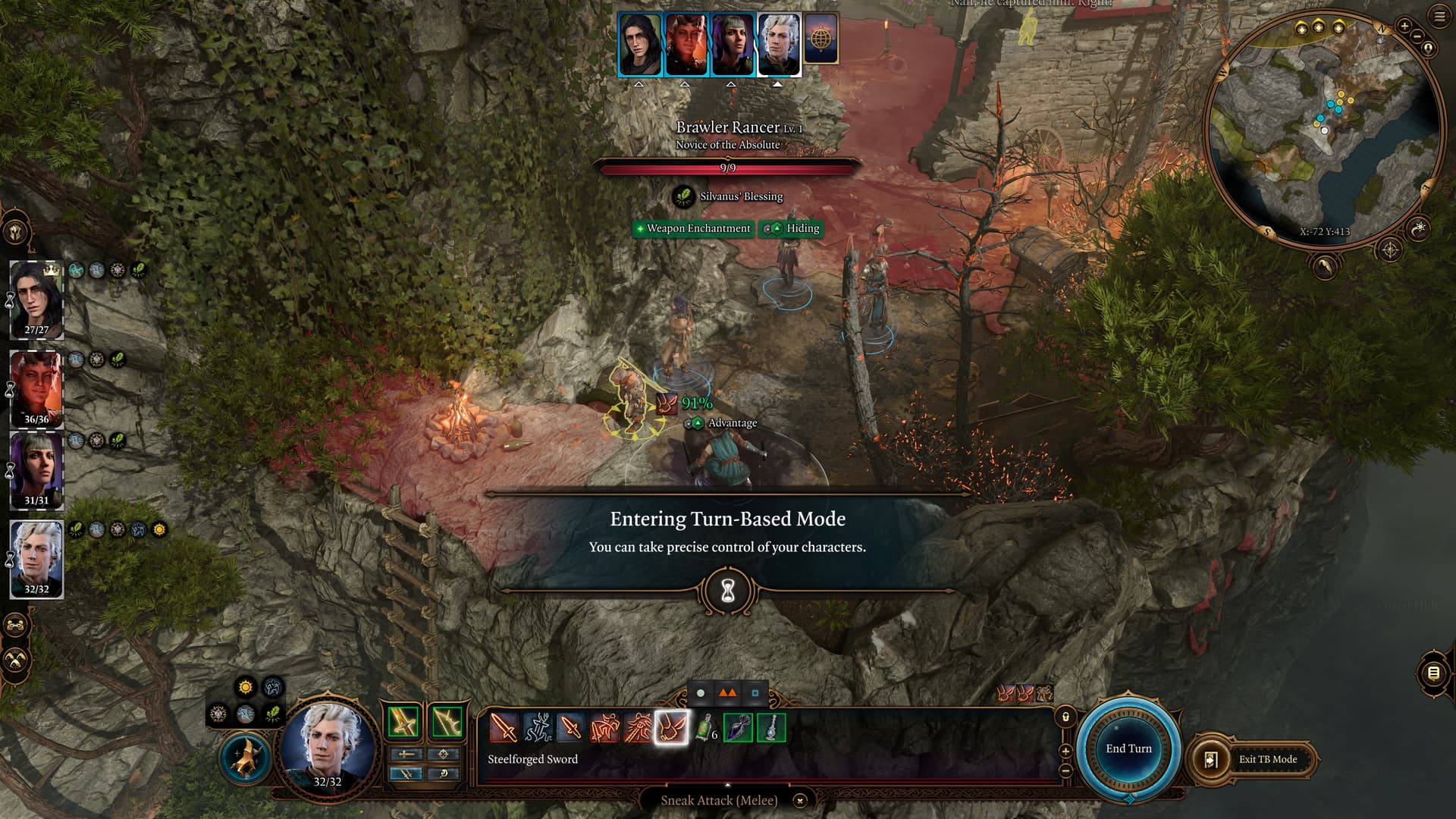This screenshot has height=819, width=1456.
Task: Zoom out on the minimap
Action: point(1417,36)
